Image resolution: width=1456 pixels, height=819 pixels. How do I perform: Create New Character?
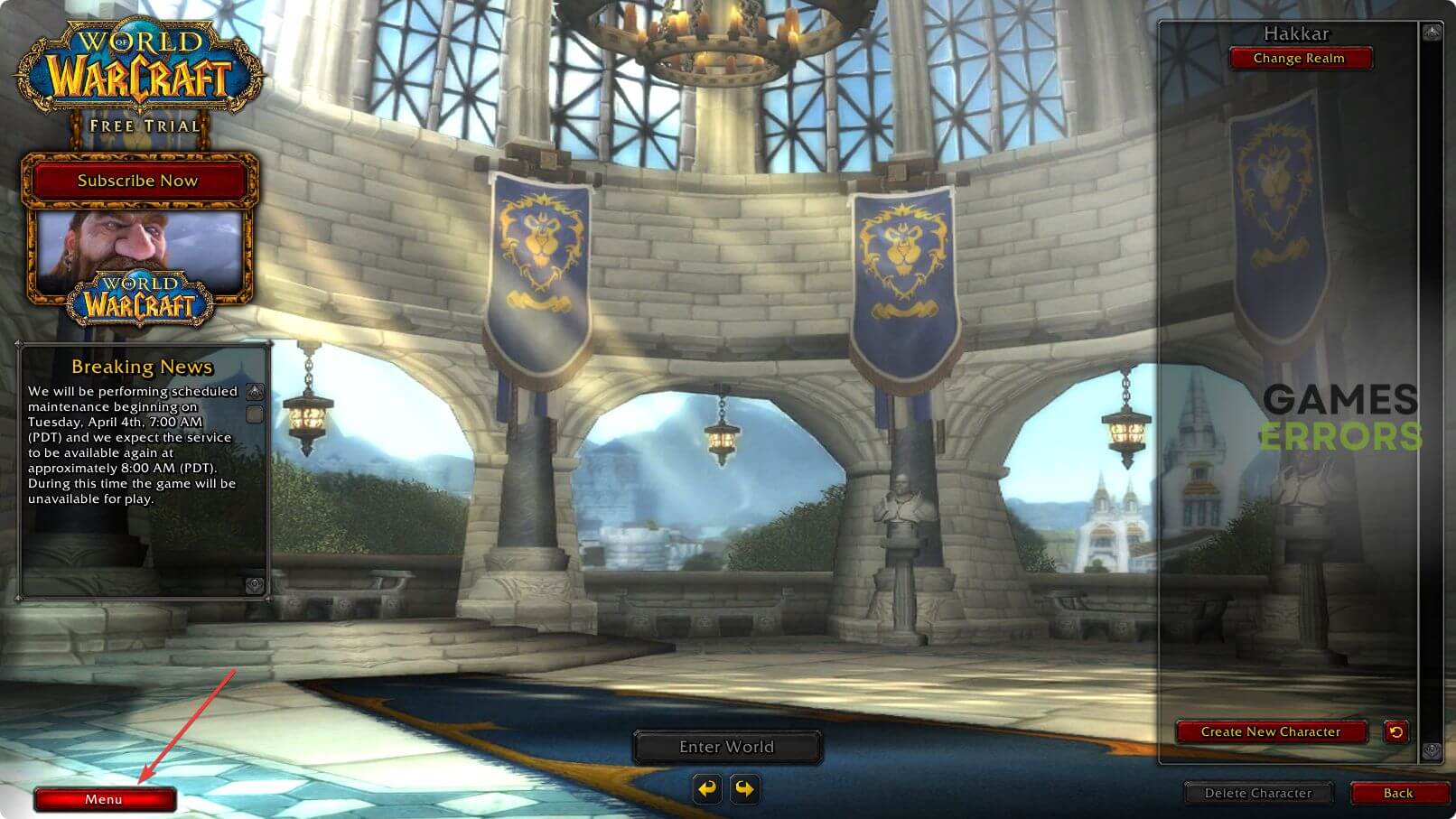point(1270,731)
